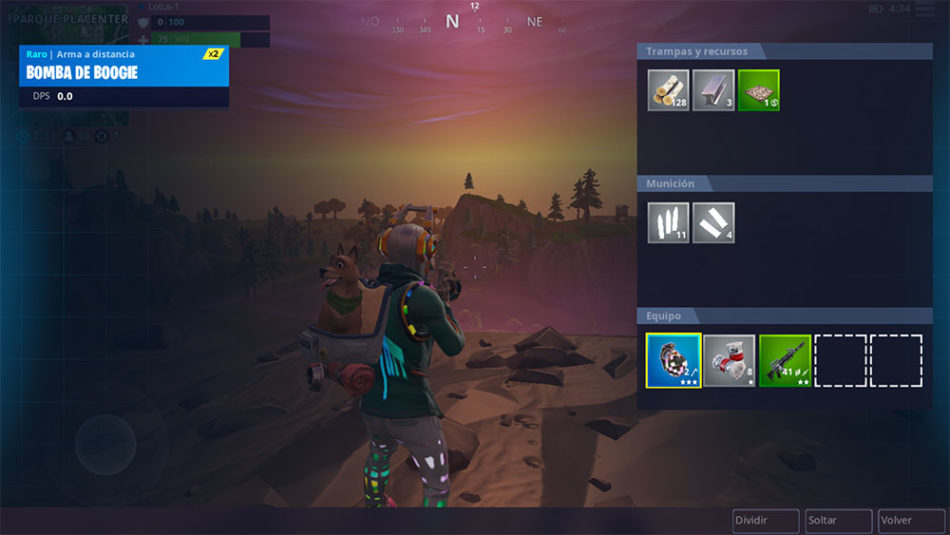Select the metal resource slot
The height and width of the screenshot is (535, 950).
(x=713, y=90)
